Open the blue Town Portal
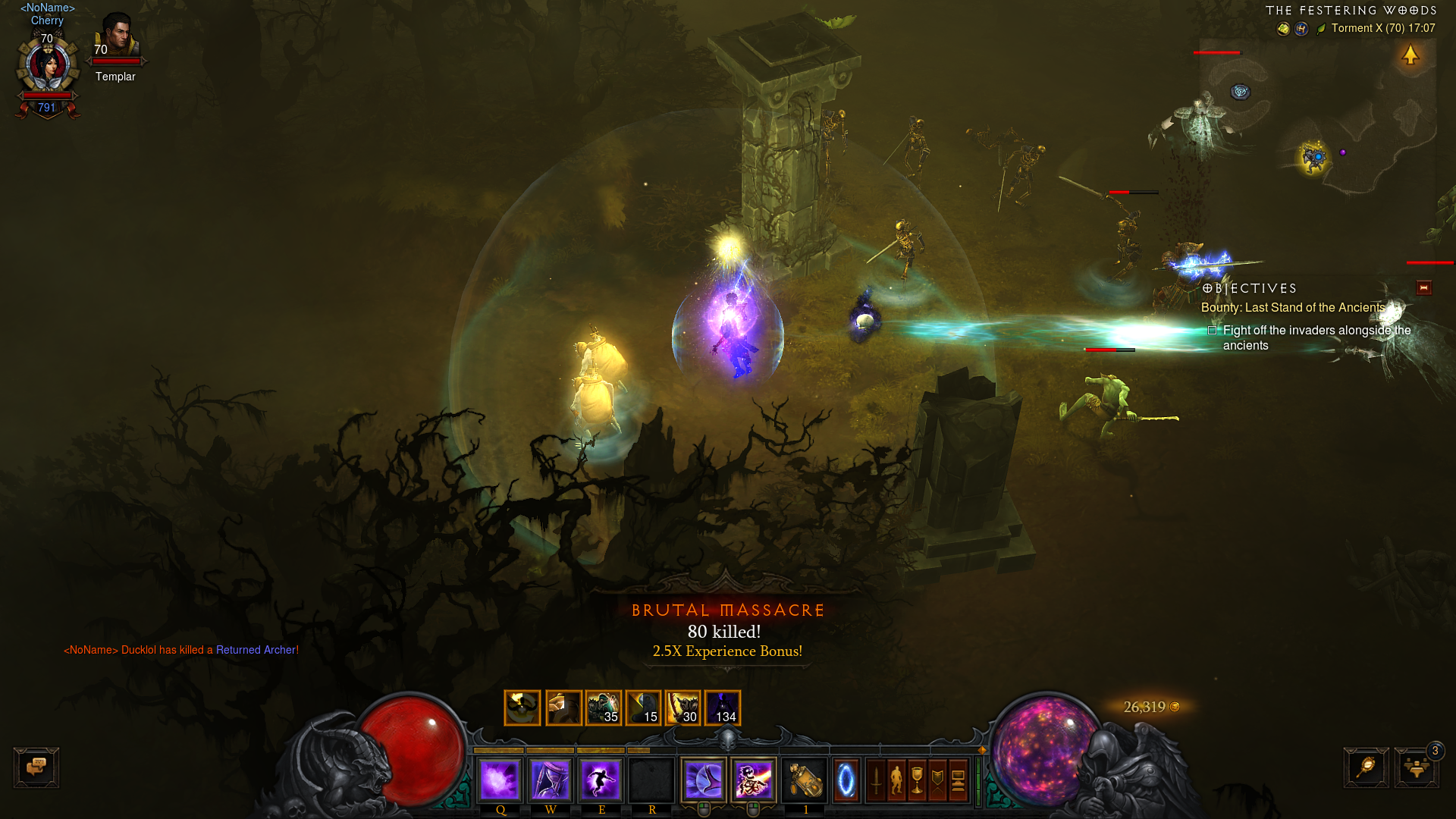The height and width of the screenshot is (819, 1456). (x=846, y=780)
